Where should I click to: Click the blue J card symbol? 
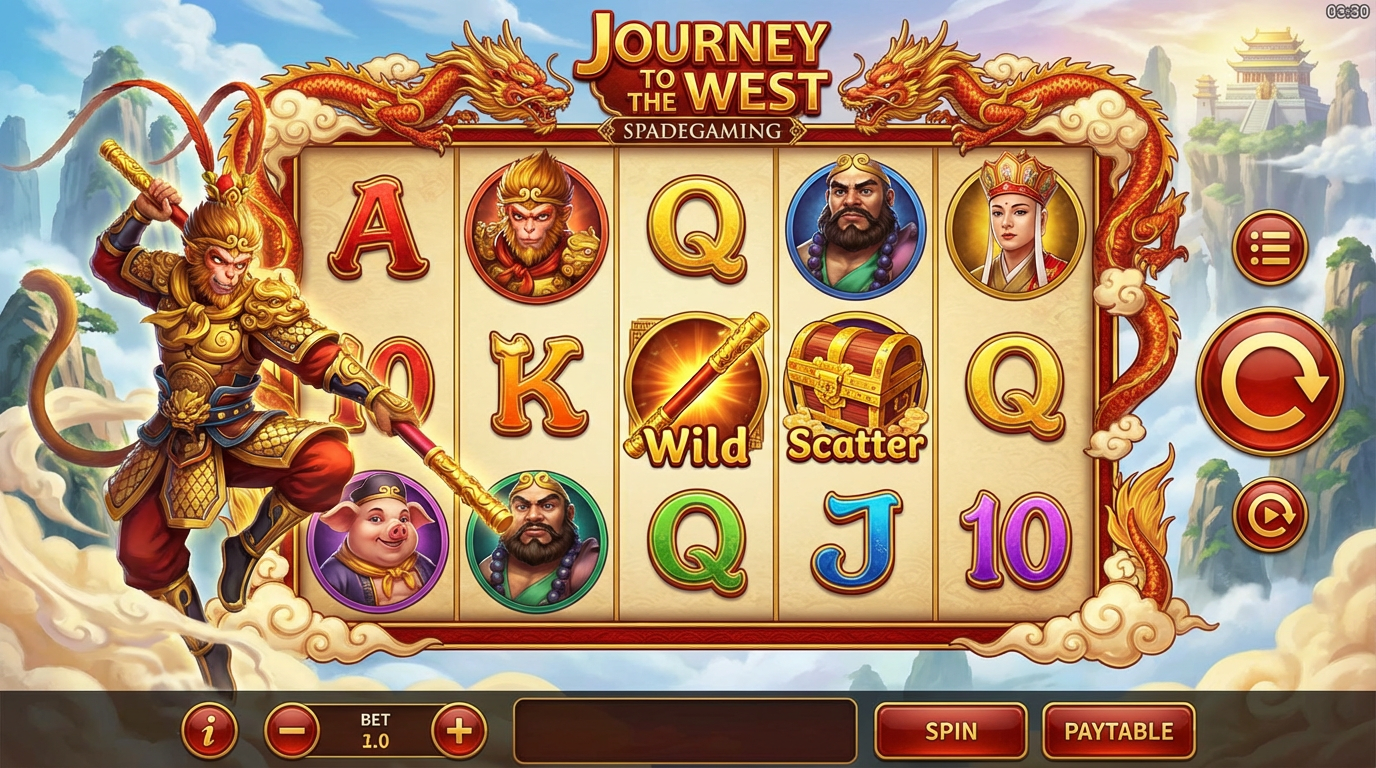pyautogui.click(x=855, y=538)
